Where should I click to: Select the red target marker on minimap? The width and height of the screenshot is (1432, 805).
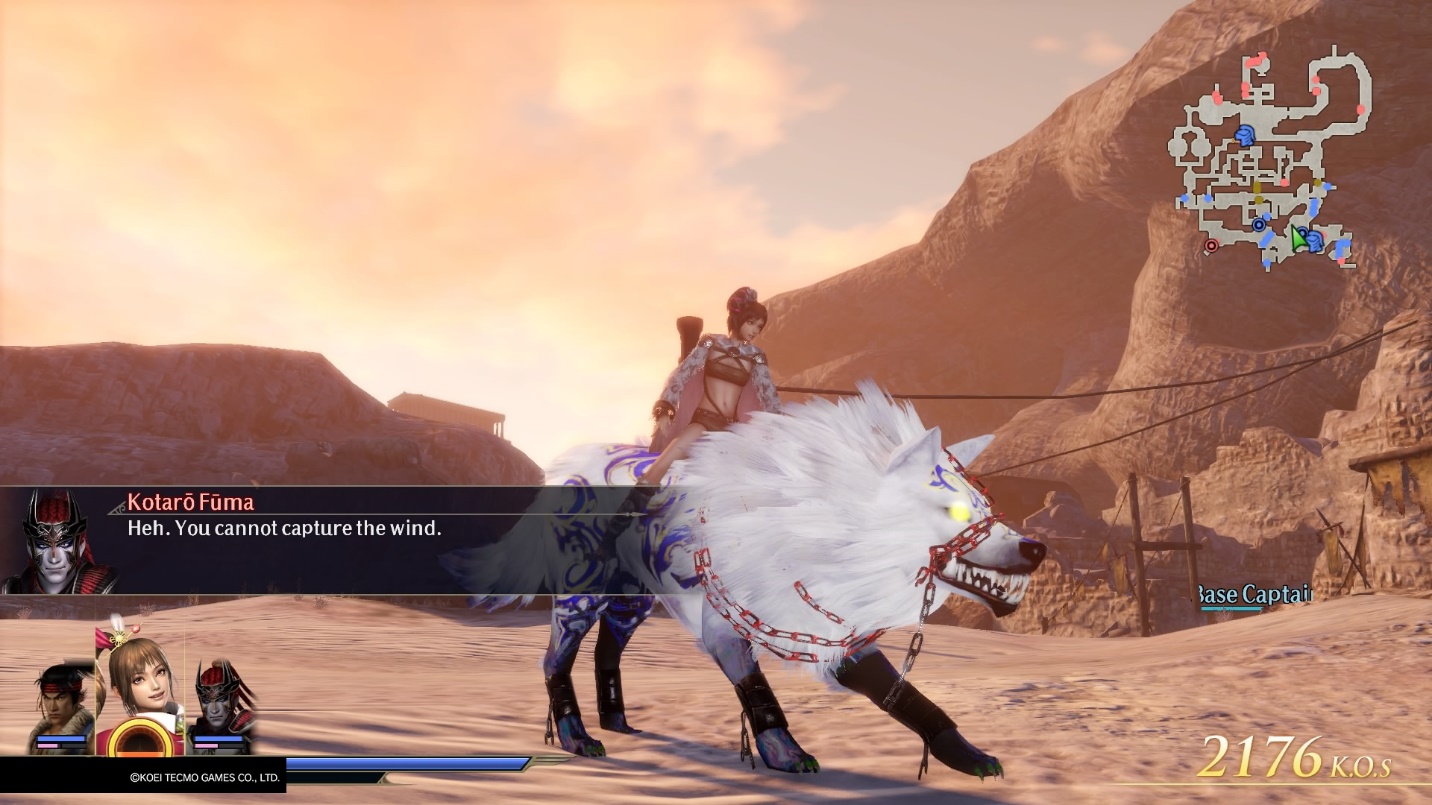(x=1212, y=245)
